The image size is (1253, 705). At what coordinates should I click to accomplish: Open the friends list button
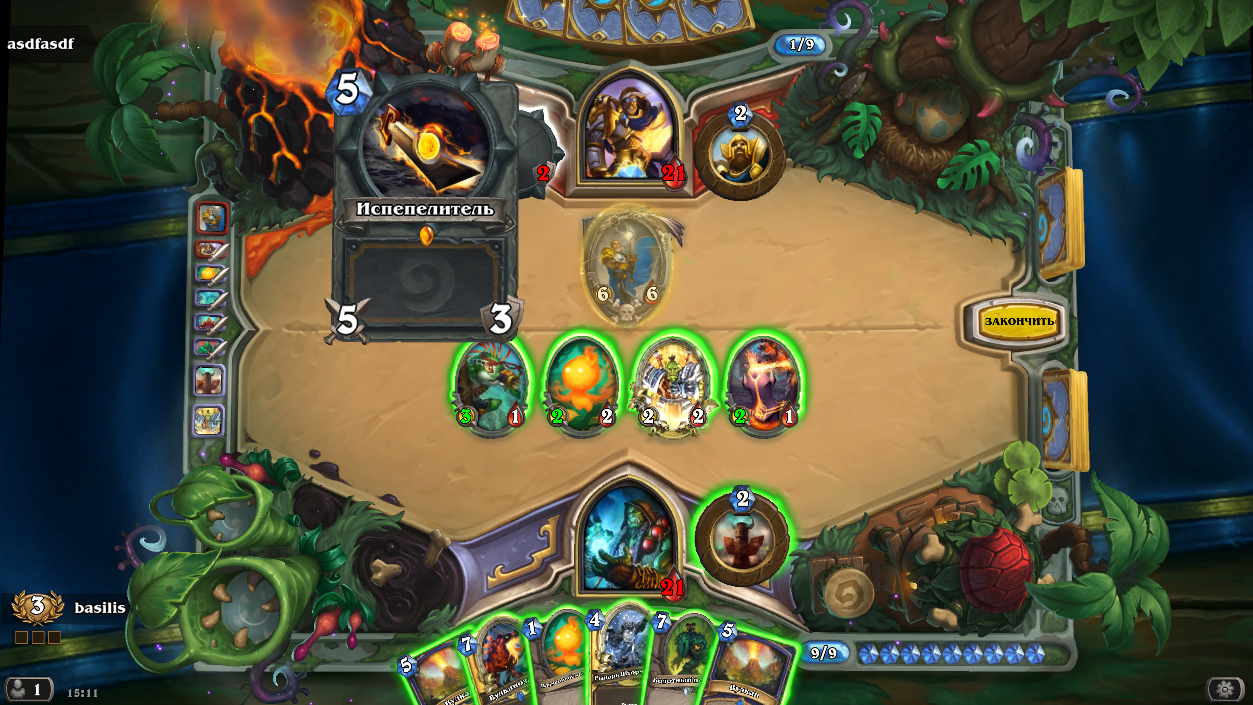[x=29, y=689]
